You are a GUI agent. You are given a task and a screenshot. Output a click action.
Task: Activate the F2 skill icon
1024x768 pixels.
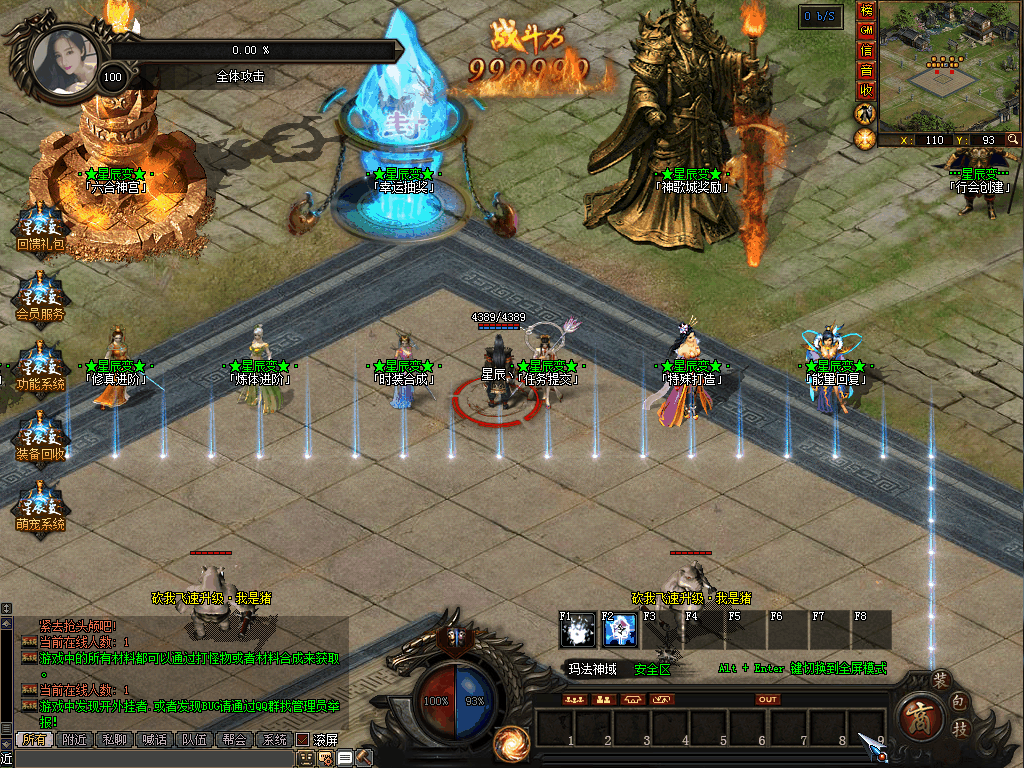[x=619, y=630]
